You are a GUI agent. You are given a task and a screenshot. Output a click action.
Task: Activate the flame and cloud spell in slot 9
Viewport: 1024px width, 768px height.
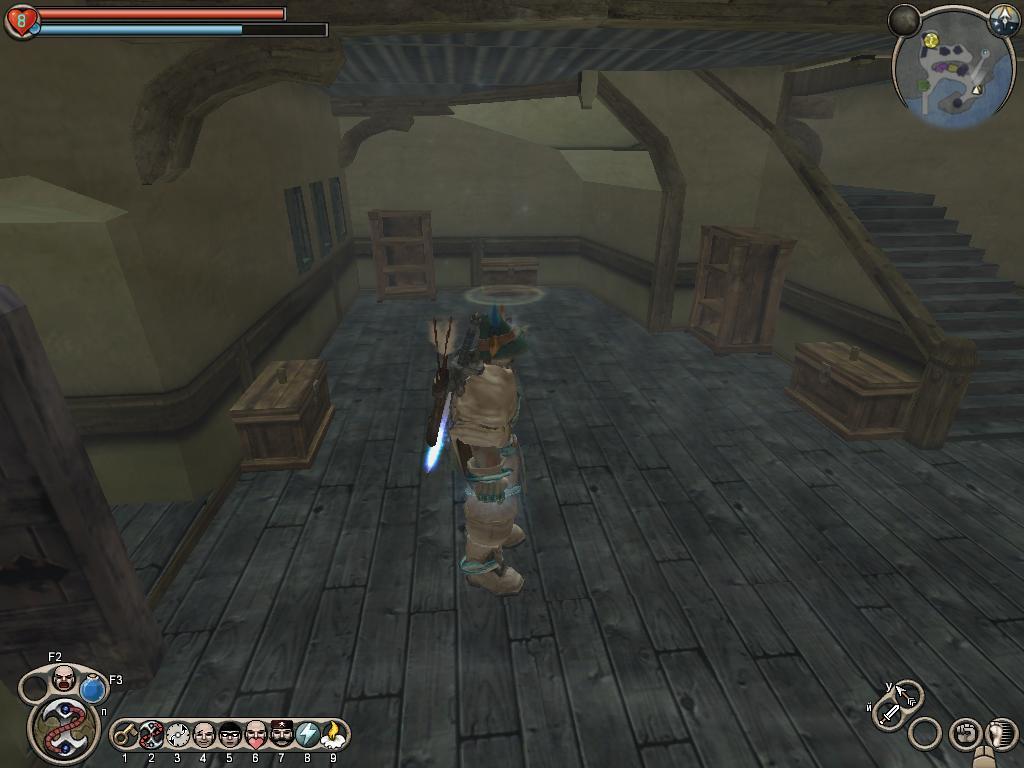point(333,735)
